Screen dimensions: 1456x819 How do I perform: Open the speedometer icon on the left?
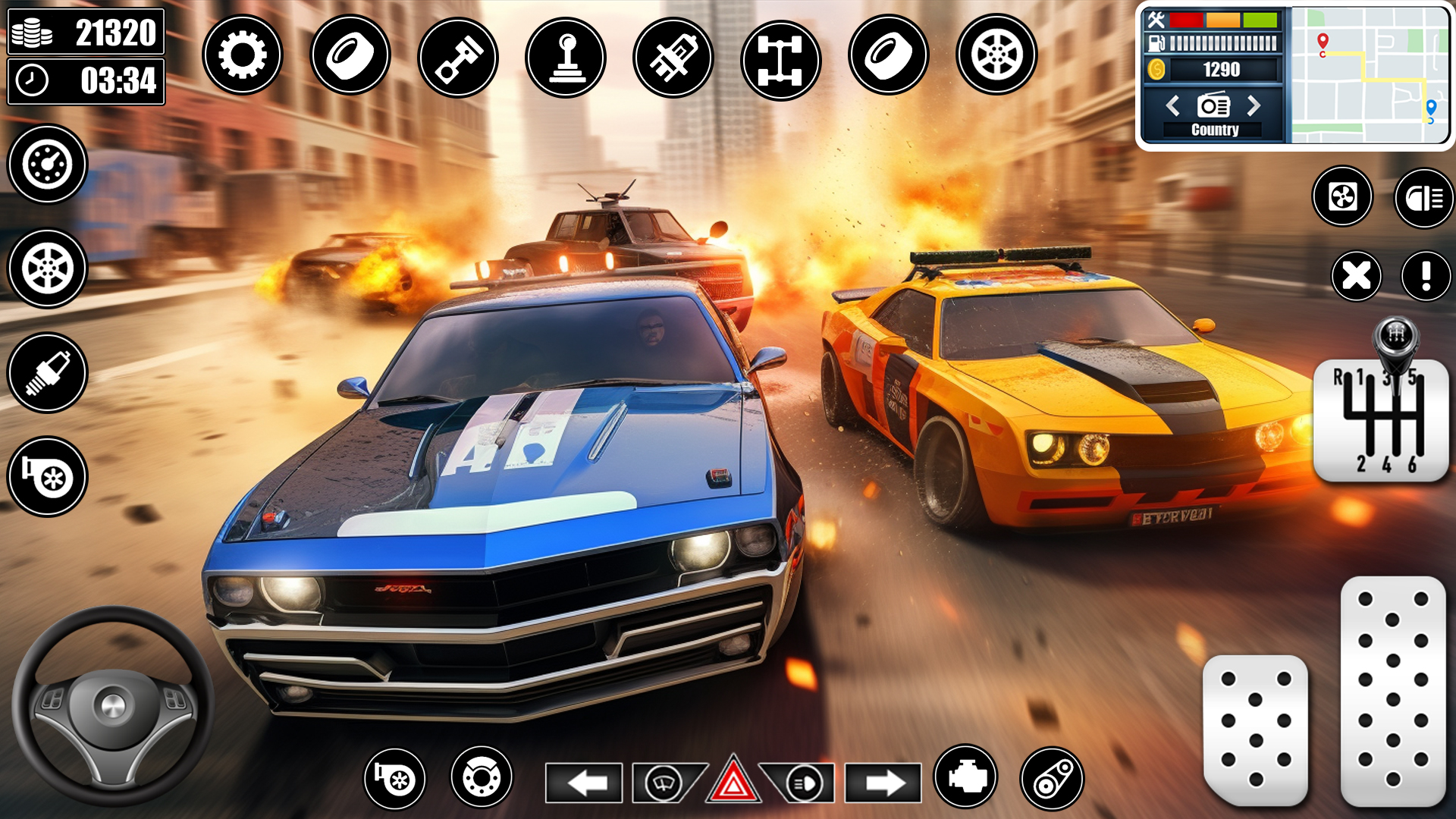coord(47,165)
